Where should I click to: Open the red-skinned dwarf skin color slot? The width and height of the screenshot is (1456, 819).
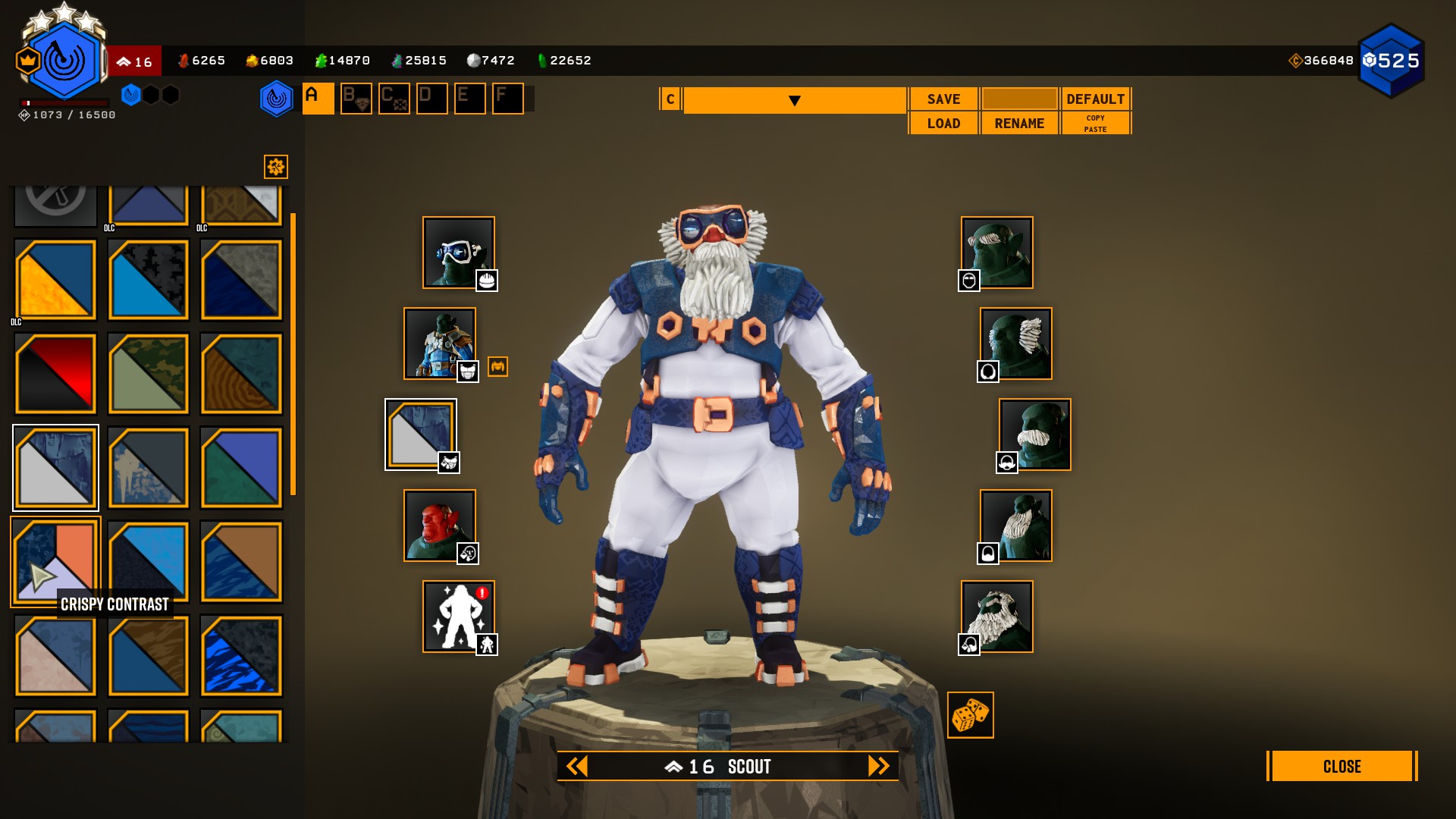coord(440,526)
